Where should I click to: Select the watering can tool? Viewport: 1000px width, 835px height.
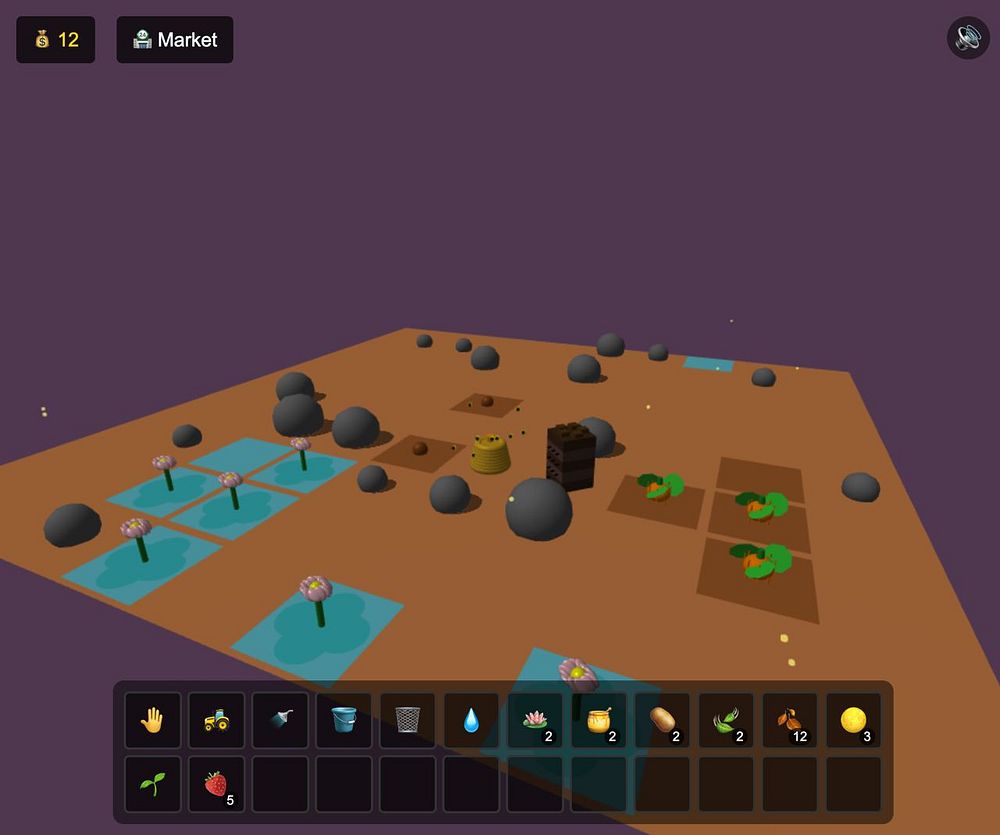click(x=280, y=720)
